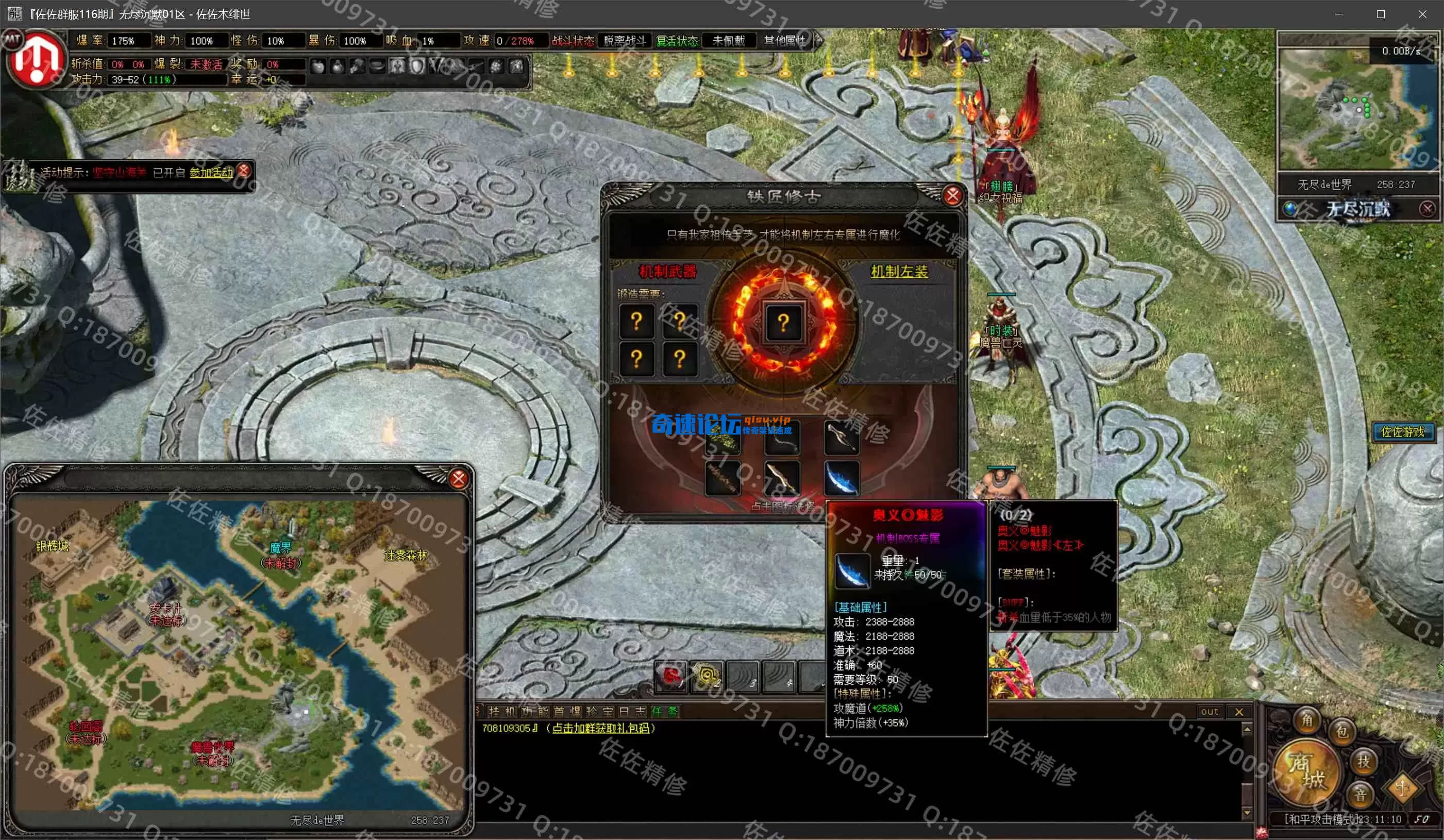Switch chat to the 任务 tab

[x=665, y=712]
